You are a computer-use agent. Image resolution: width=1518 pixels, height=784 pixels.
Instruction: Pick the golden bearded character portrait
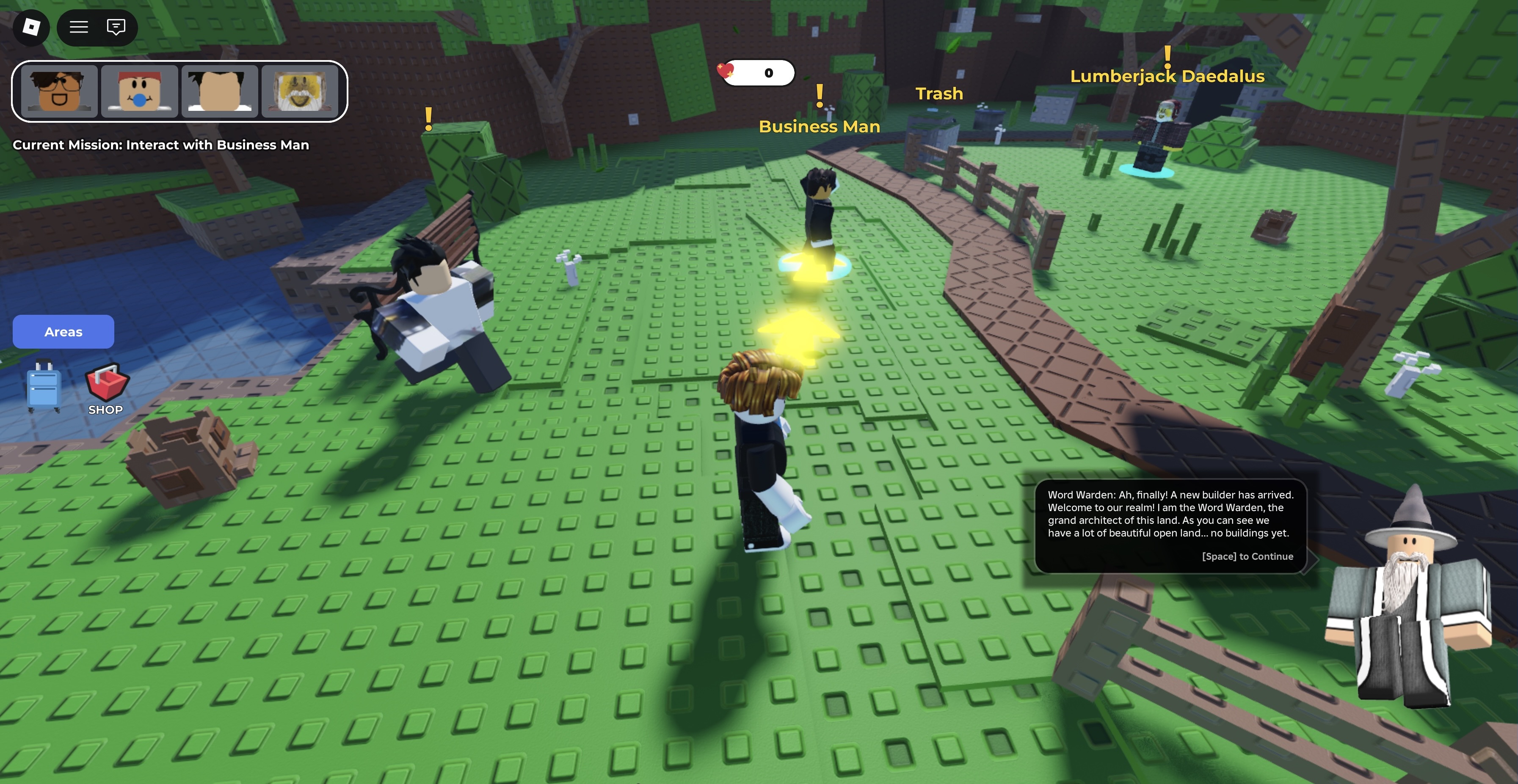coord(299,91)
